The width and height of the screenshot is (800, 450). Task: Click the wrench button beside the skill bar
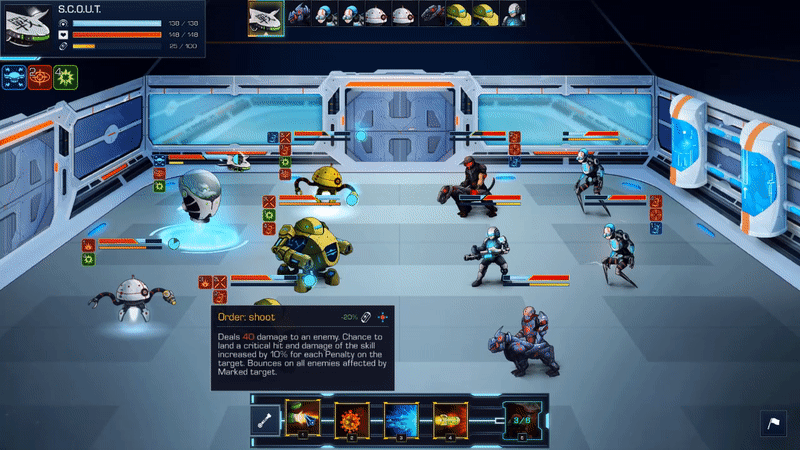pos(267,419)
